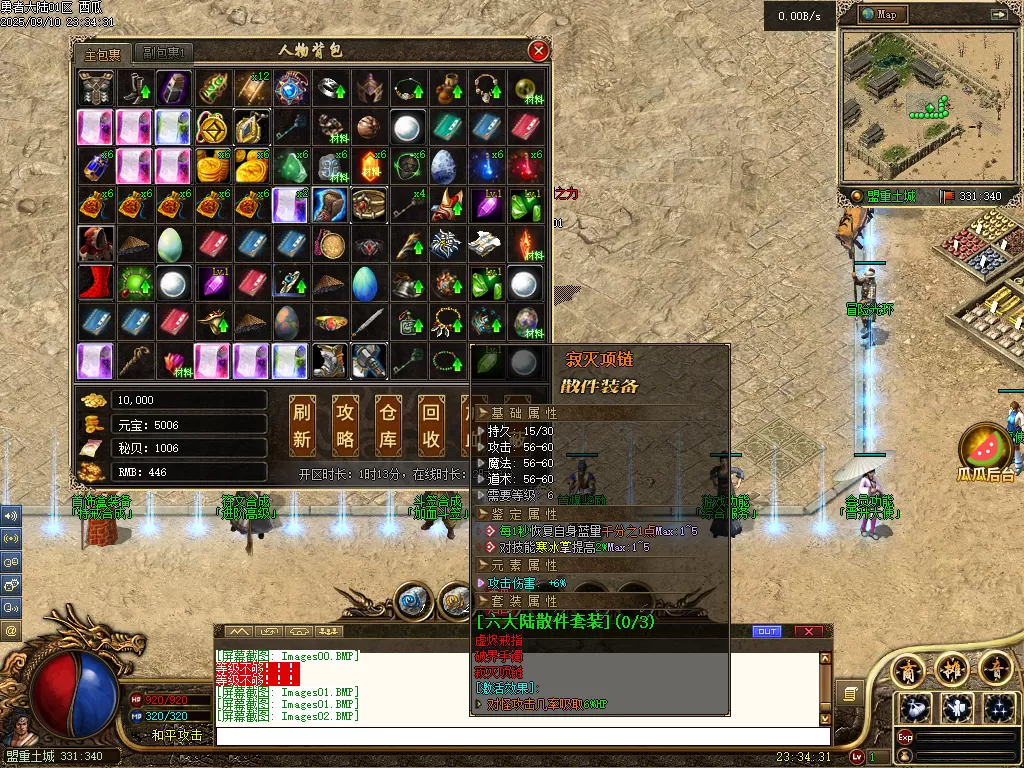Toggle the speaker sound icon

(11, 517)
